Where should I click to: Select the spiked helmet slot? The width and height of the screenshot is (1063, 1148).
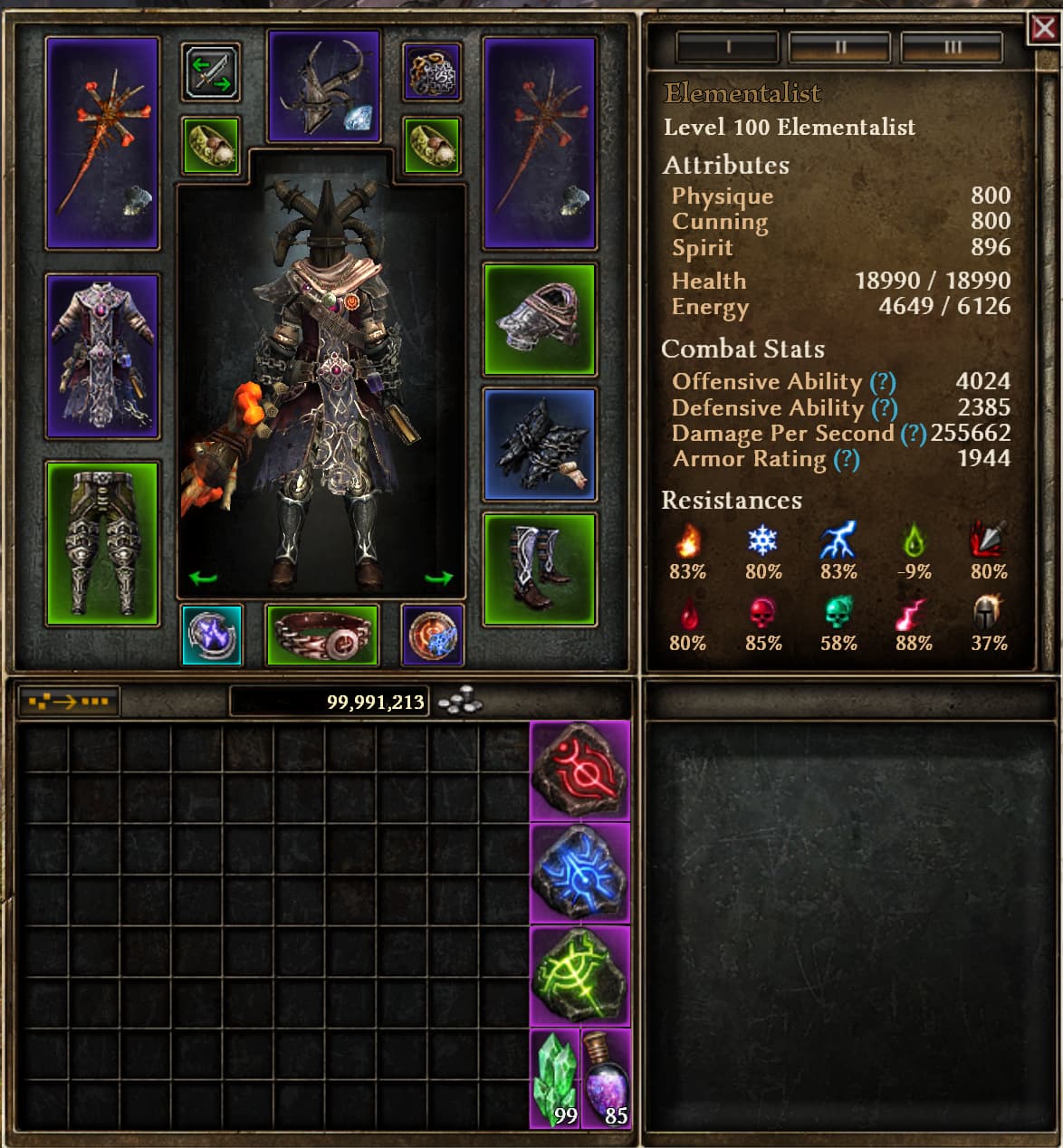click(x=324, y=86)
